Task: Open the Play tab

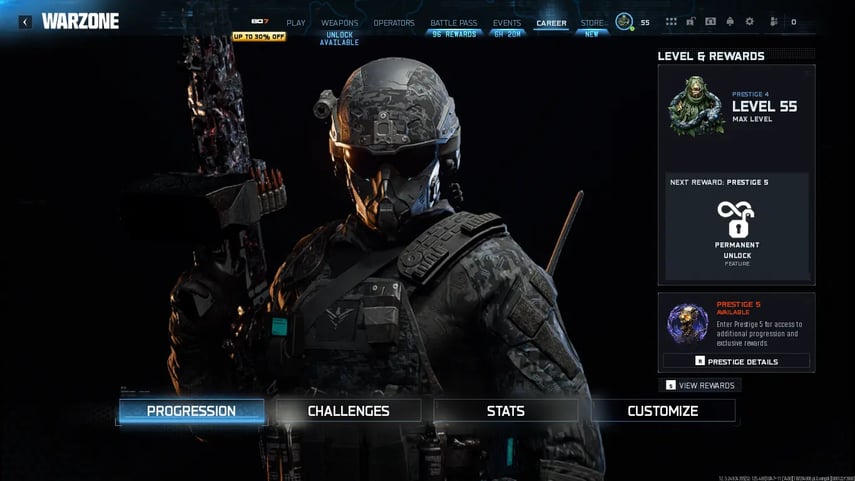Action: click(296, 23)
